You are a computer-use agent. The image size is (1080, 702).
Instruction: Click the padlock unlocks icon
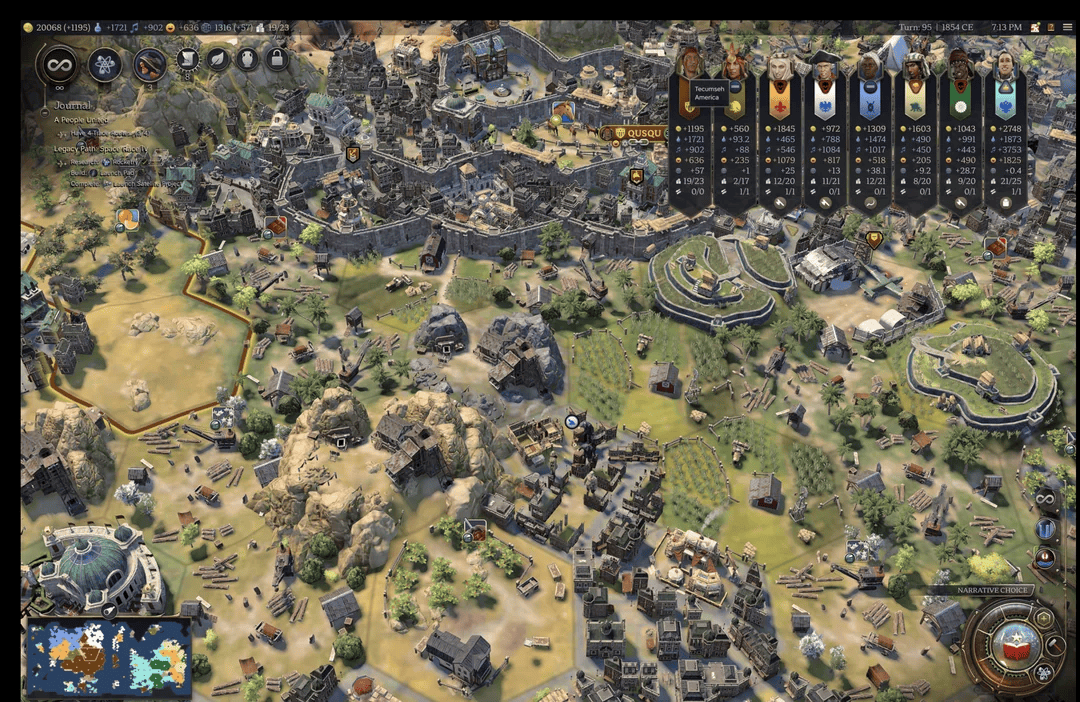[276, 60]
